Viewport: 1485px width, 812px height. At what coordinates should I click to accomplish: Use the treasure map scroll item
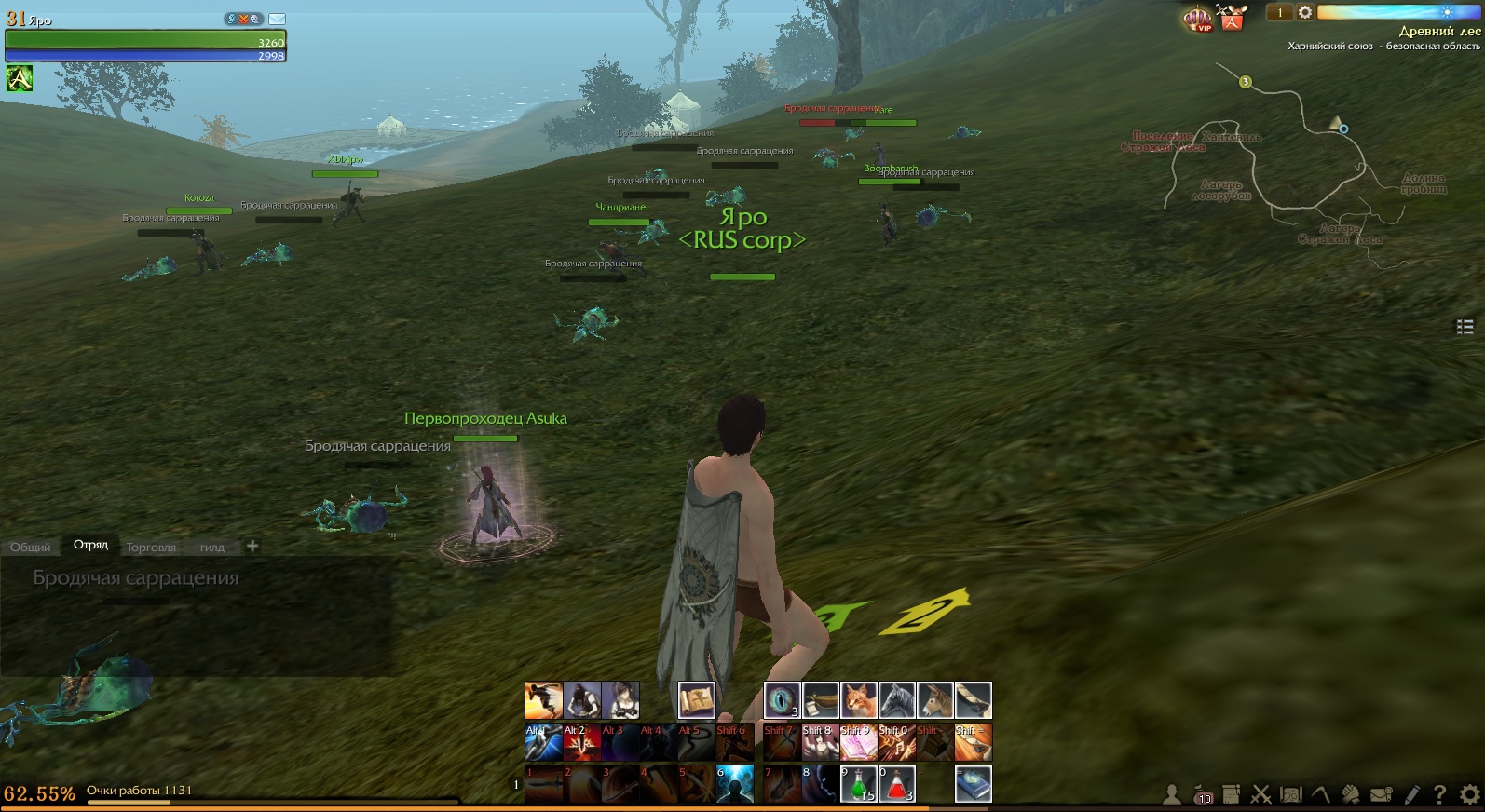pos(696,700)
